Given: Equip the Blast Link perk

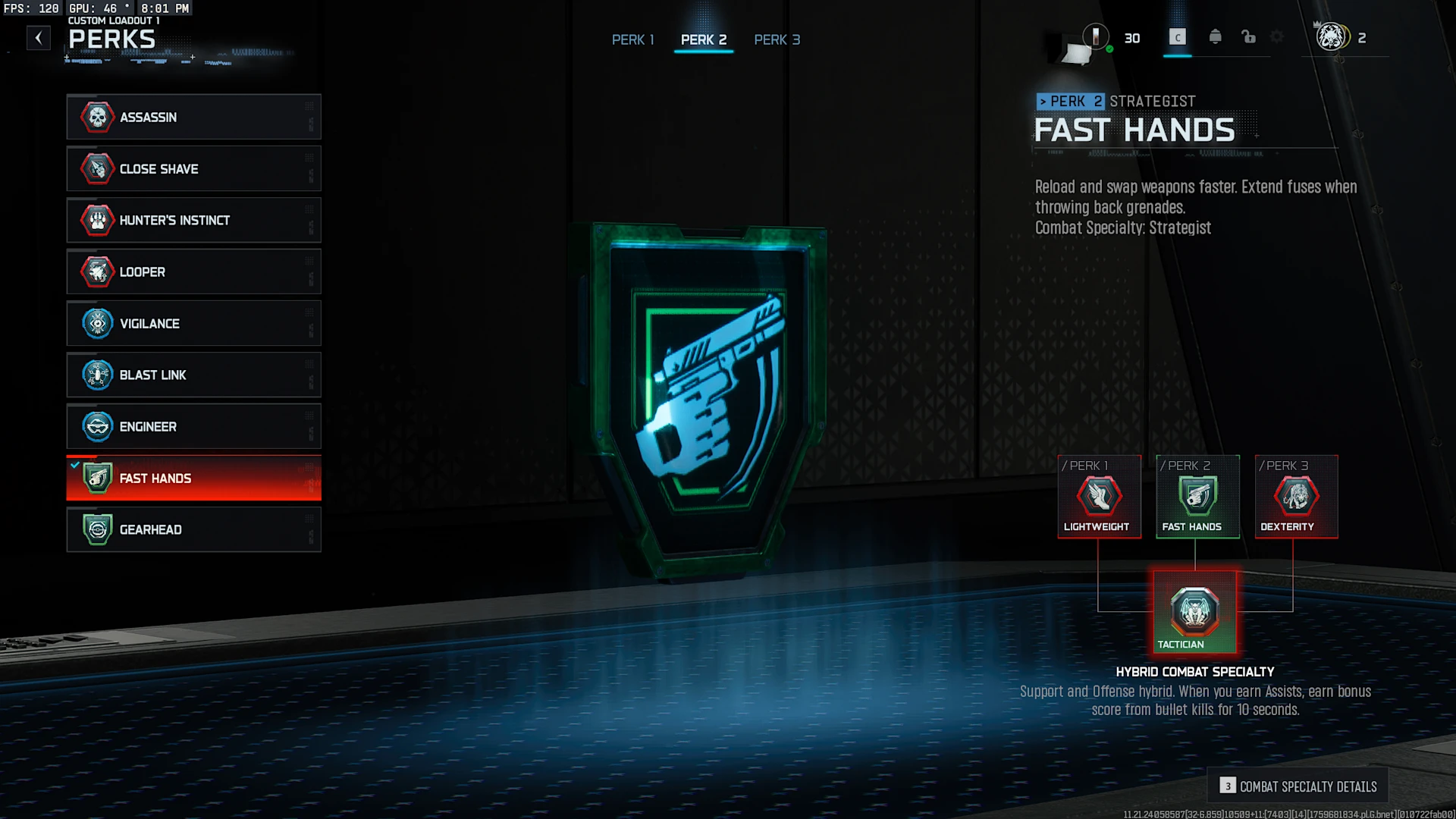Looking at the screenshot, I should coord(193,375).
